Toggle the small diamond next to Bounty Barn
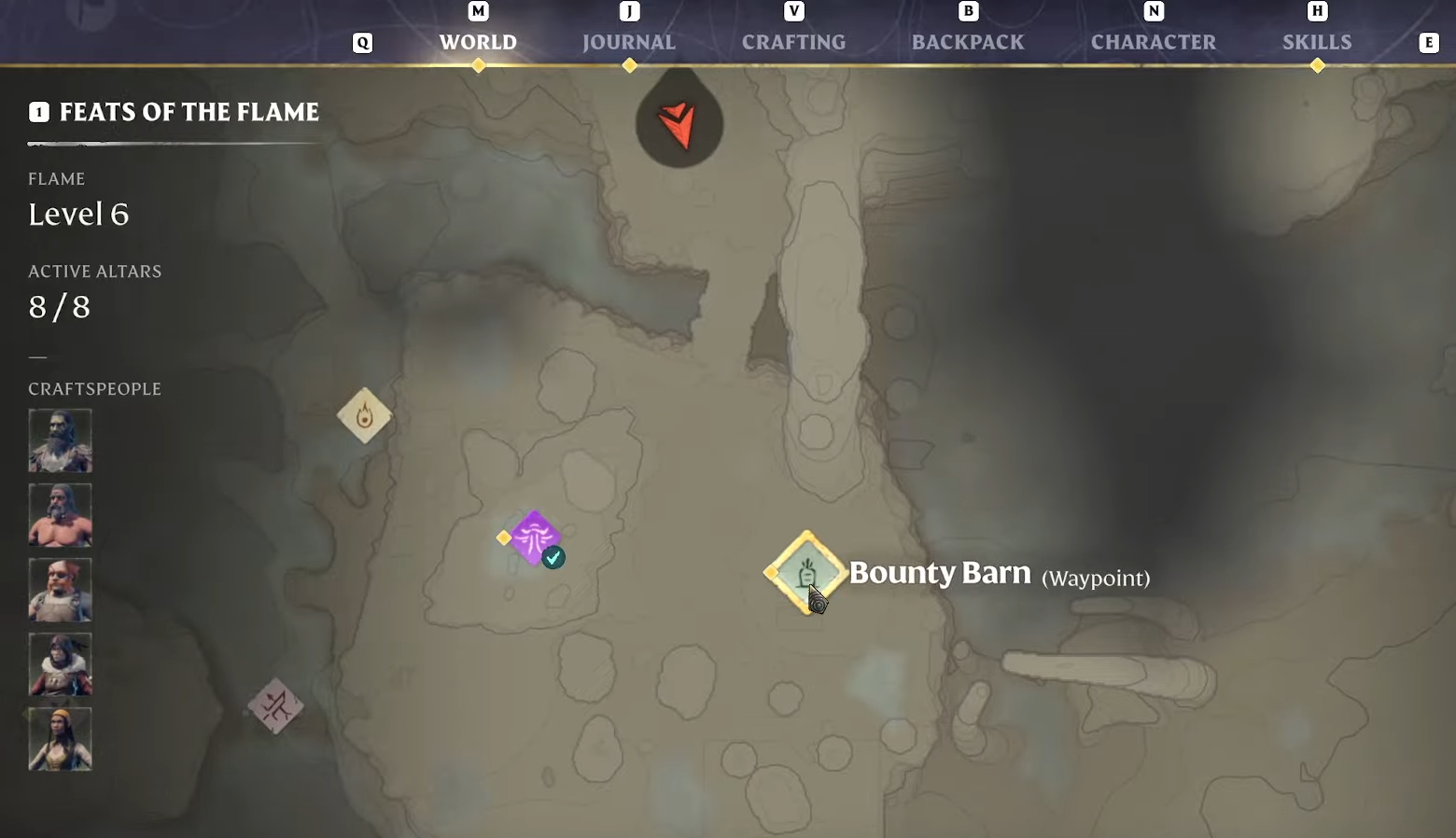Image resolution: width=1456 pixels, height=838 pixels. pos(773,573)
